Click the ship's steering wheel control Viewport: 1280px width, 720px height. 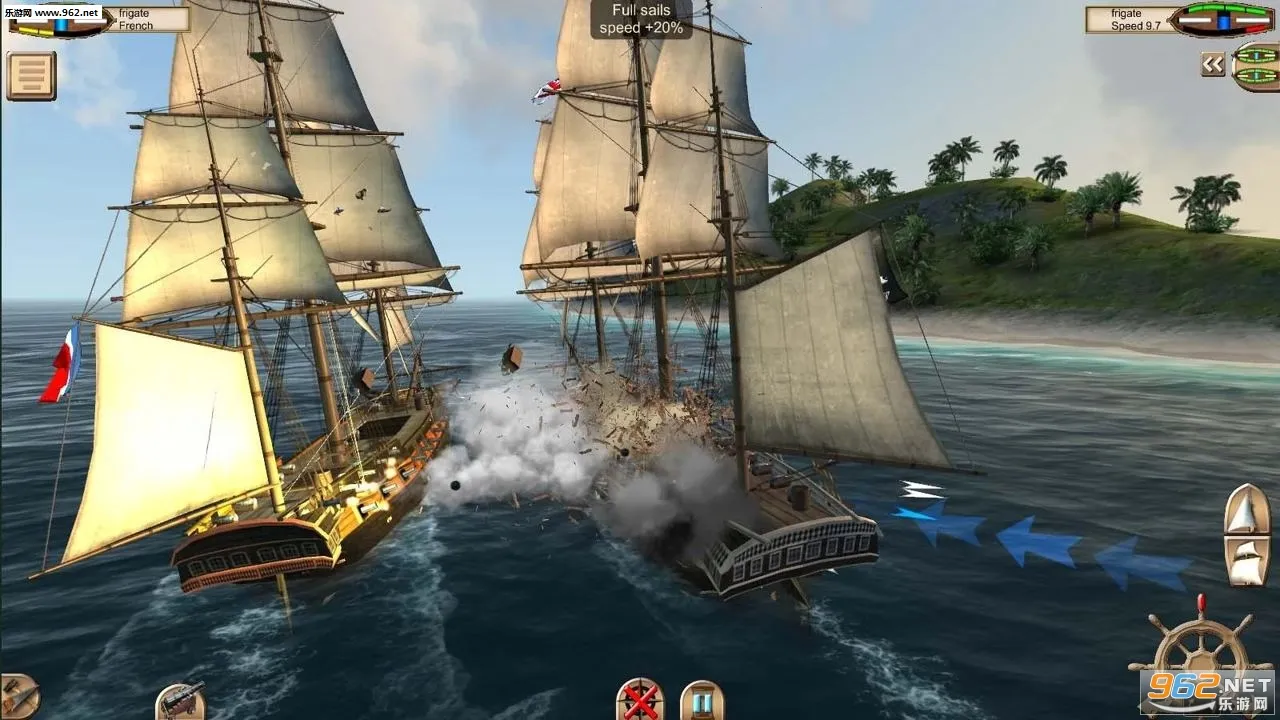coord(1200,660)
